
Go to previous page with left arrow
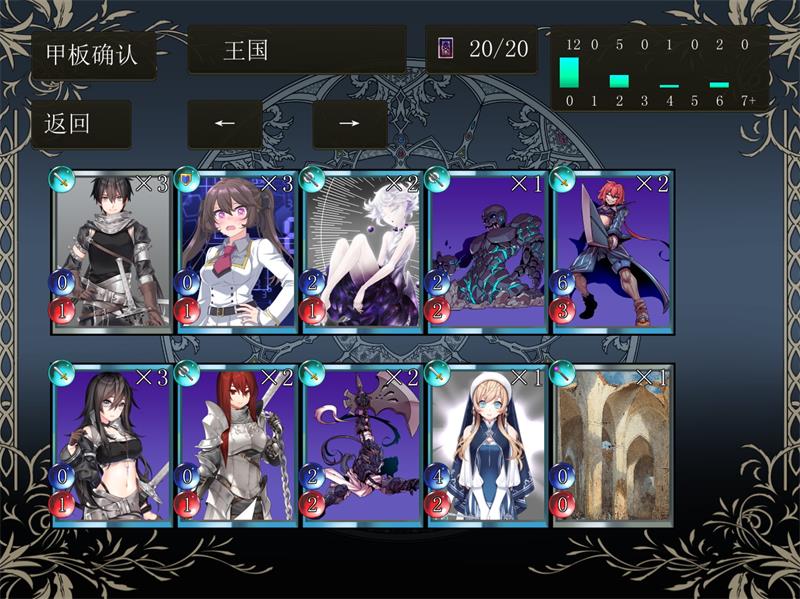225,124
